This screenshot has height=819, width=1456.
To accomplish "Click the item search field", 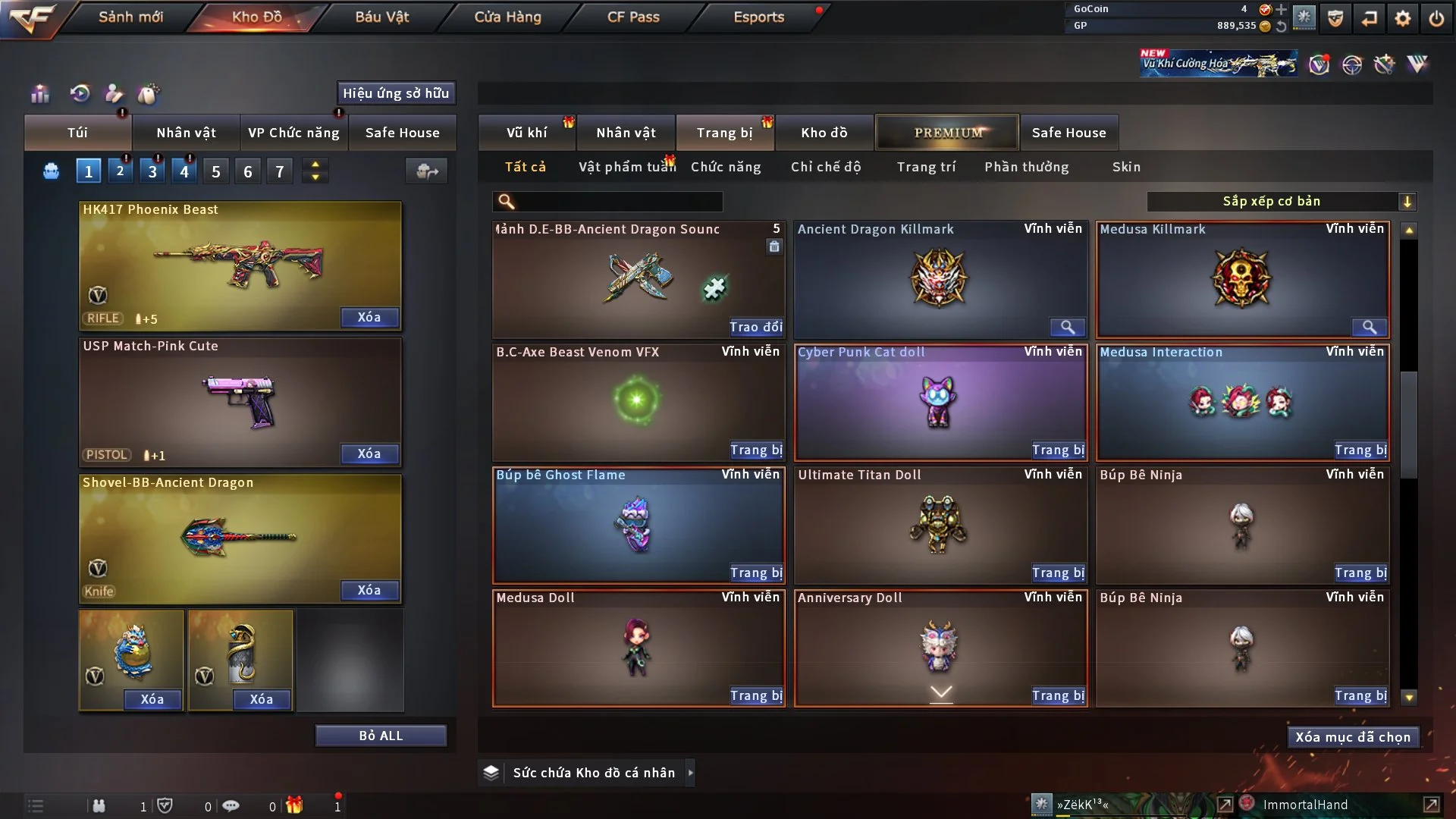I will (618, 202).
